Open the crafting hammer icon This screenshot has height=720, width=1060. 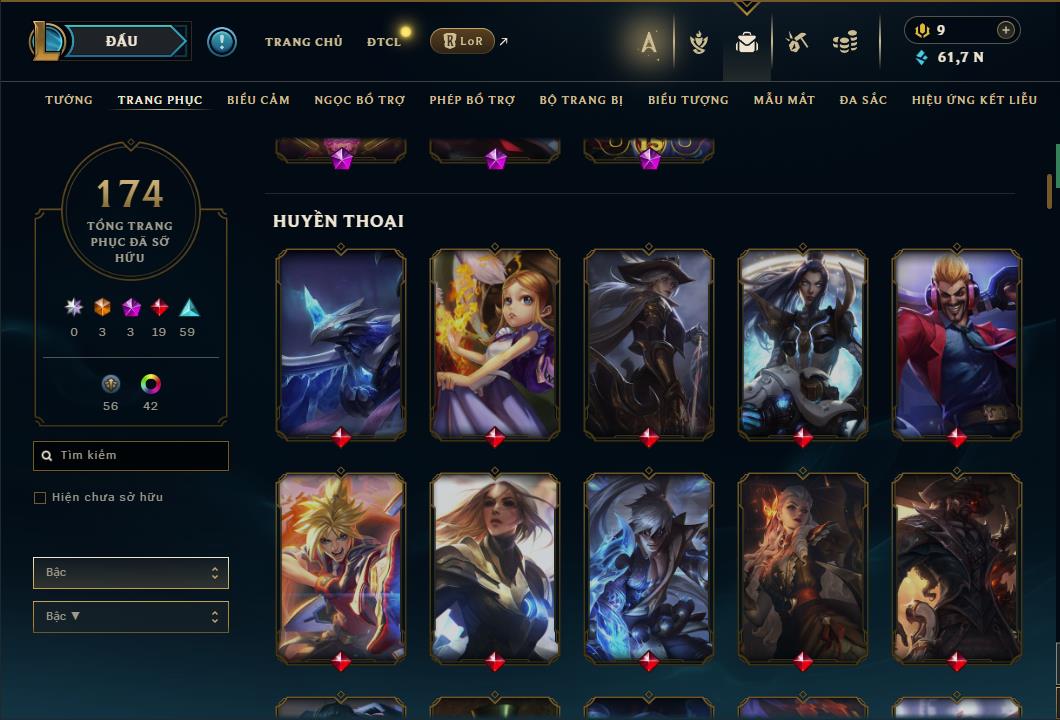(x=797, y=42)
